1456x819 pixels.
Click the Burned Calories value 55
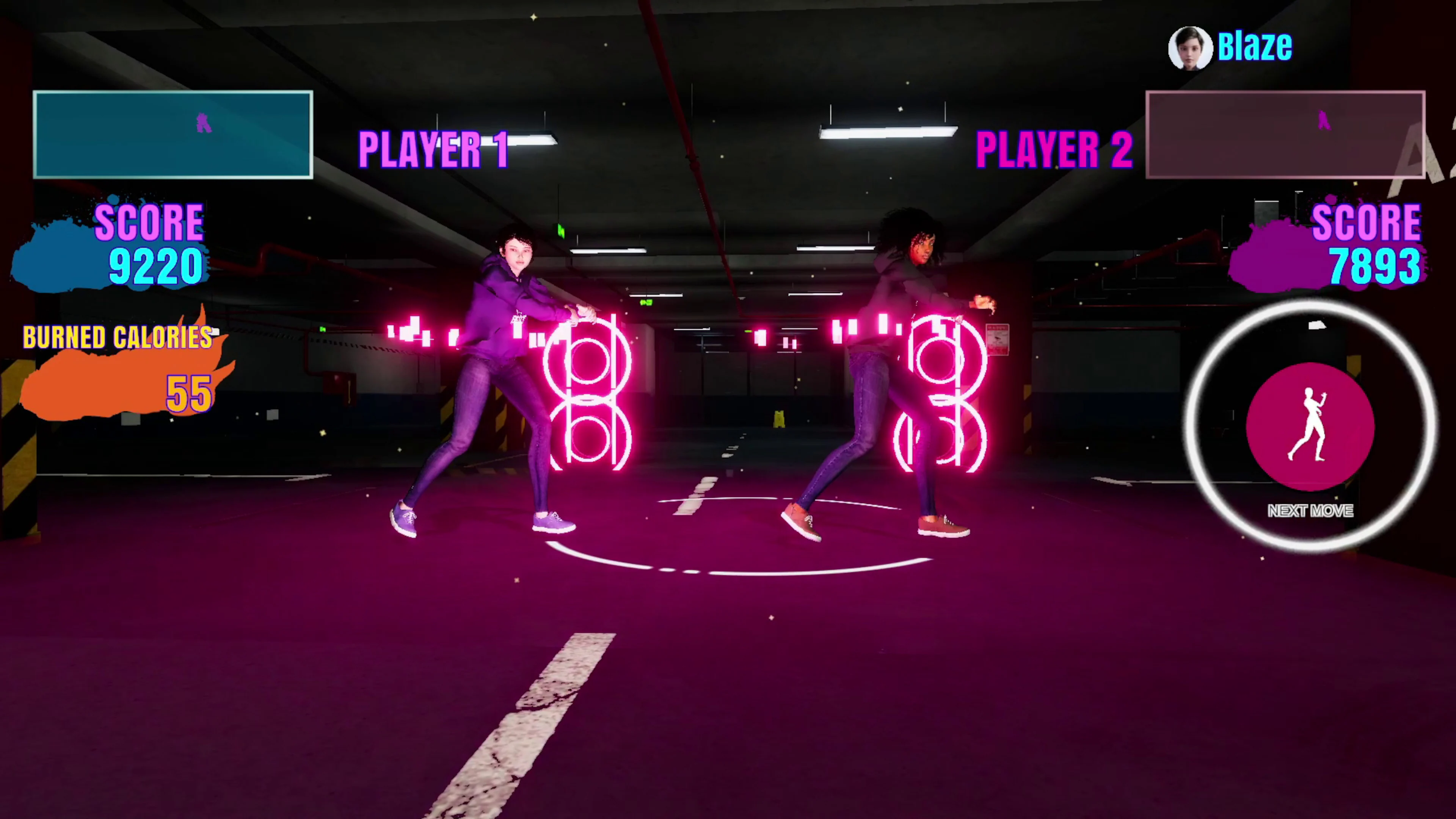click(189, 394)
